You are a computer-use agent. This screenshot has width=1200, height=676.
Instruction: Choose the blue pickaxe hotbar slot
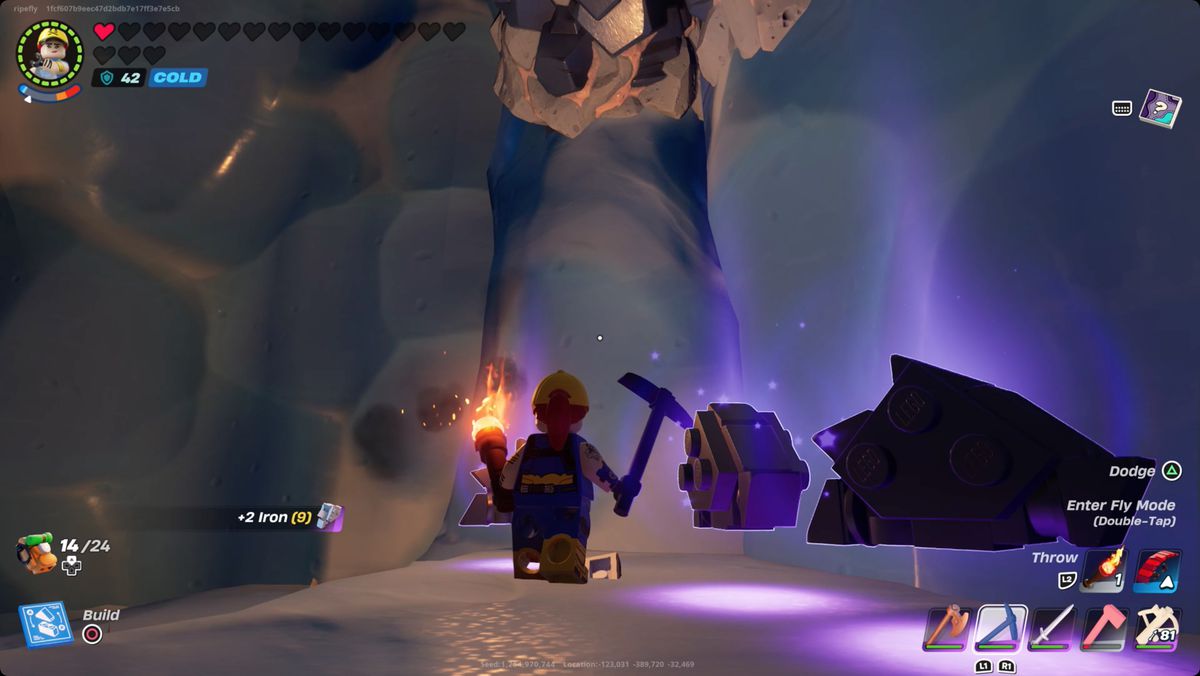click(1000, 628)
